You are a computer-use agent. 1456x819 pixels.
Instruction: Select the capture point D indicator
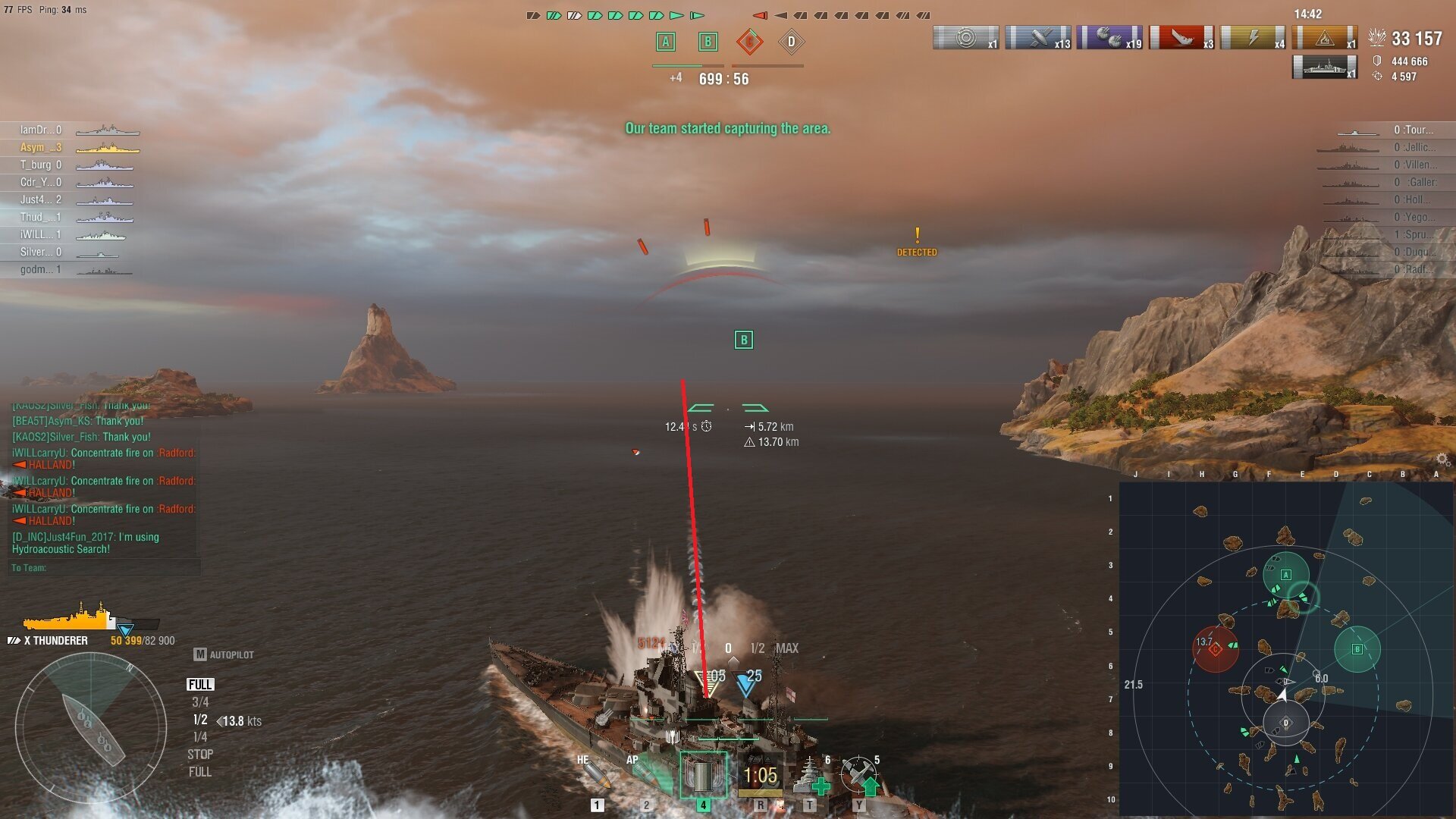(x=791, y=42)
